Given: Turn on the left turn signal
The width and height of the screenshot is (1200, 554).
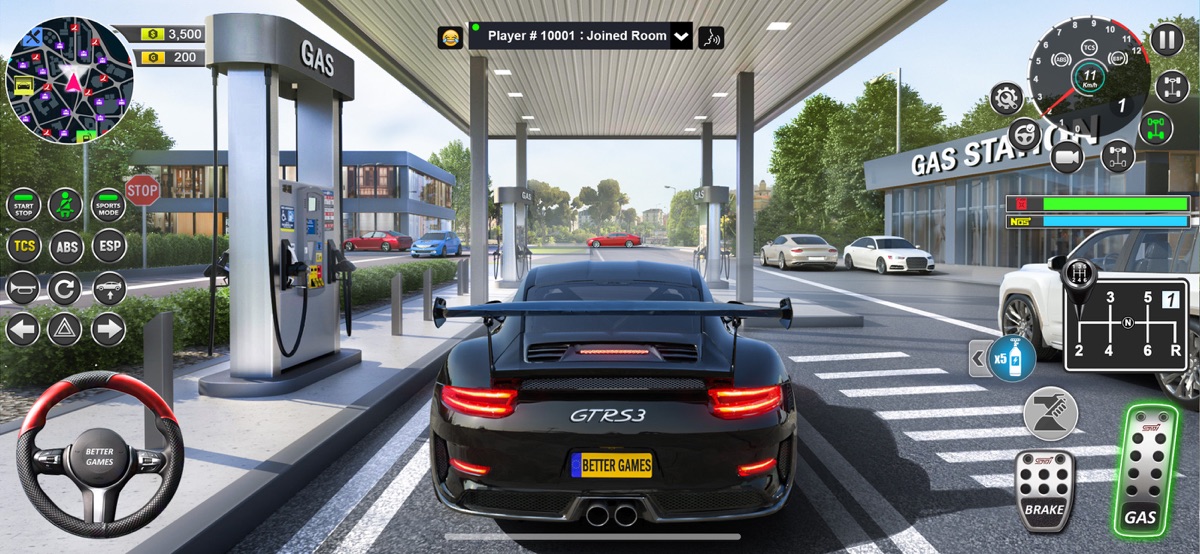Looking at the screenshot, I should [23, 329].
